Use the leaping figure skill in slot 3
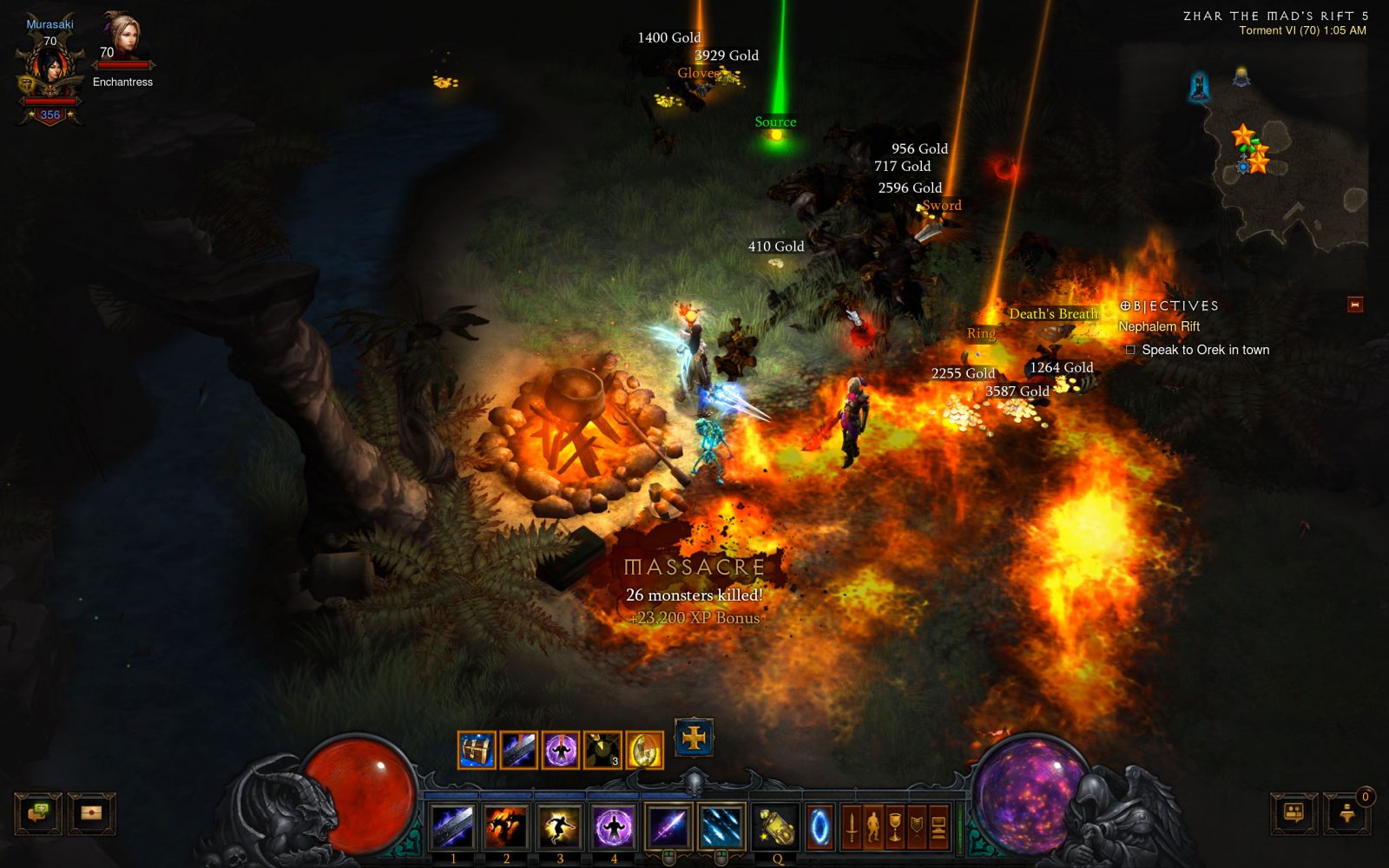1389x868 pixels. point(560,826)
